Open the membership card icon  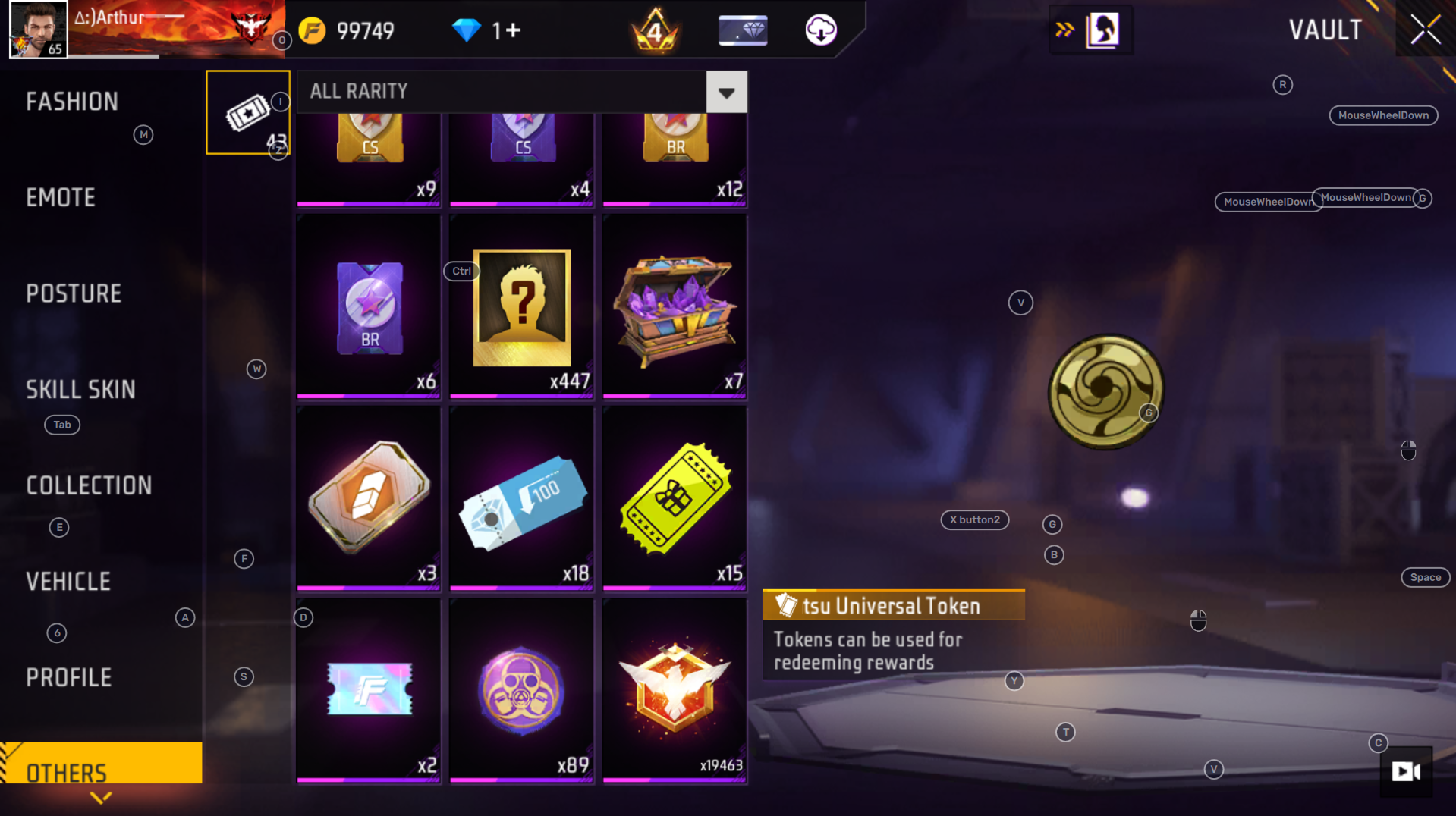(742, 30)
